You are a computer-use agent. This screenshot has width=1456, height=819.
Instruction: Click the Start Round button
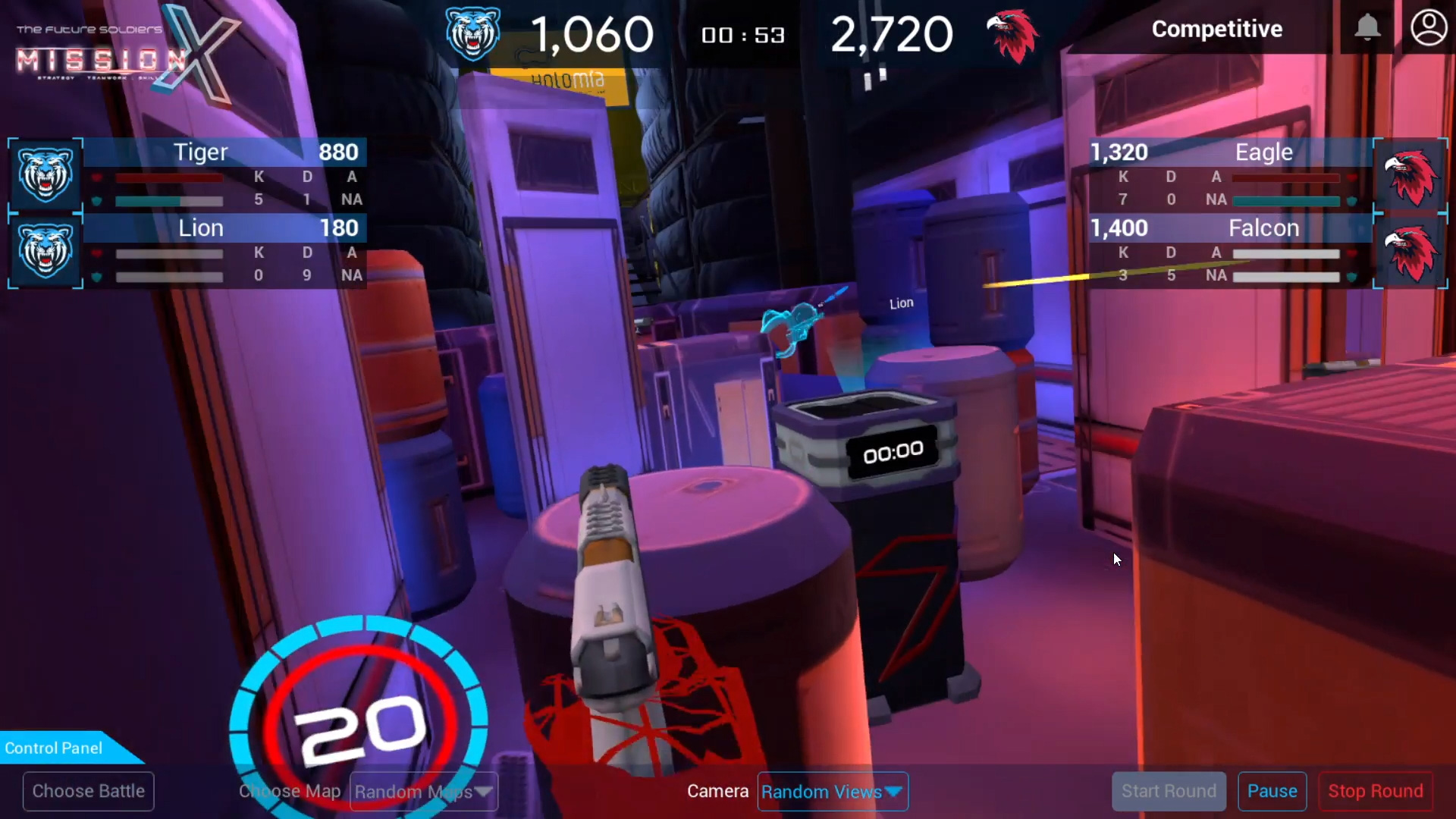point(1169,791)
